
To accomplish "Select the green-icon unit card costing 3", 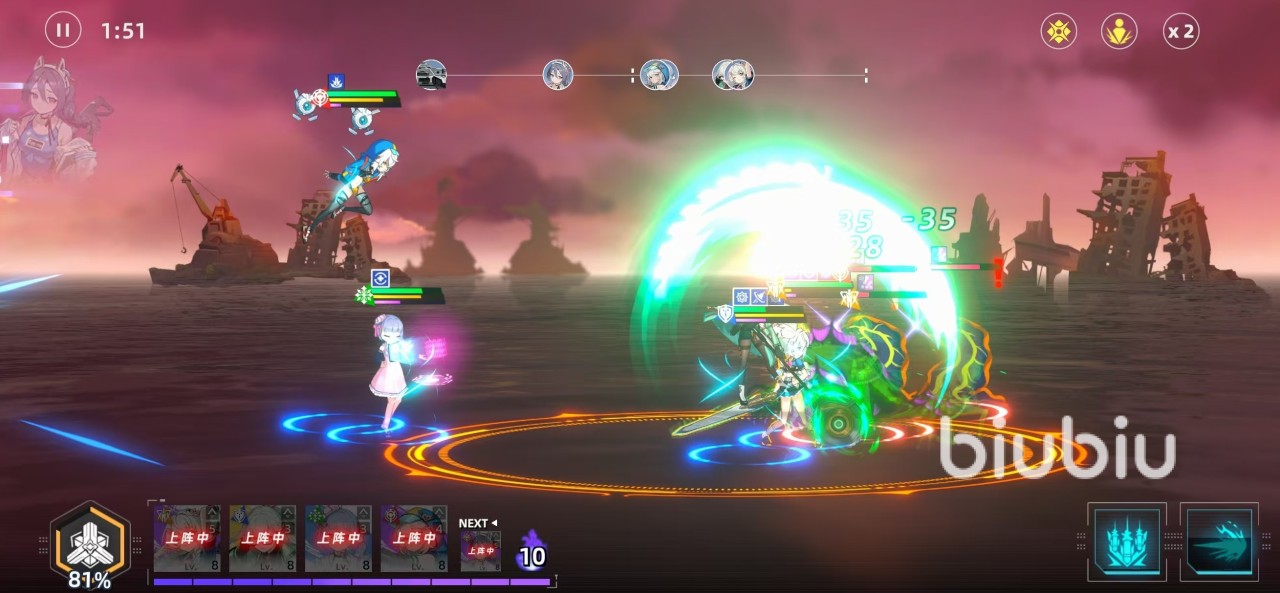I will (x=338, y=538).
